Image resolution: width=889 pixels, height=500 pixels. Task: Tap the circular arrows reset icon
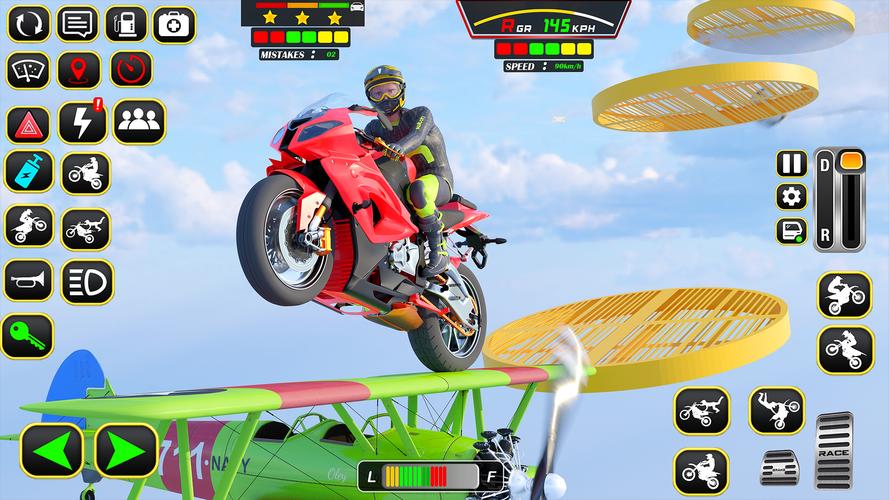tap(29, 23)
